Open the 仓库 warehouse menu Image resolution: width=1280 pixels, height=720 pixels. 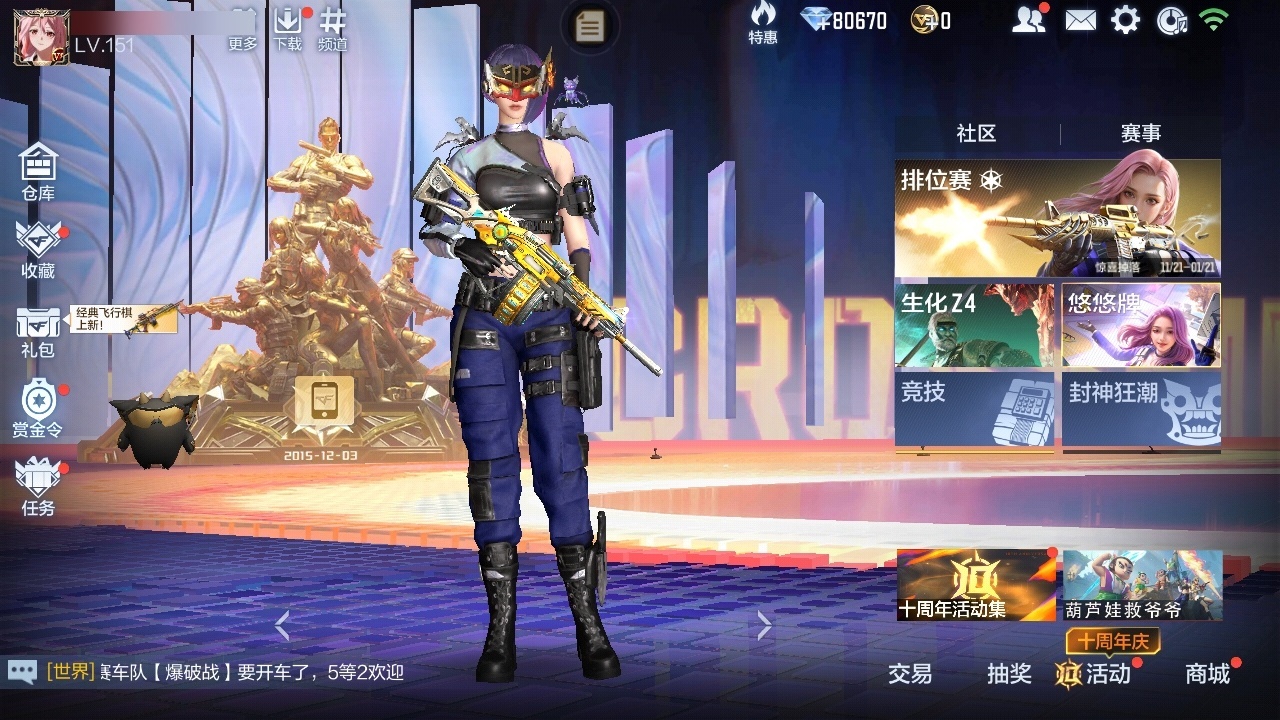tap(38, 170)
